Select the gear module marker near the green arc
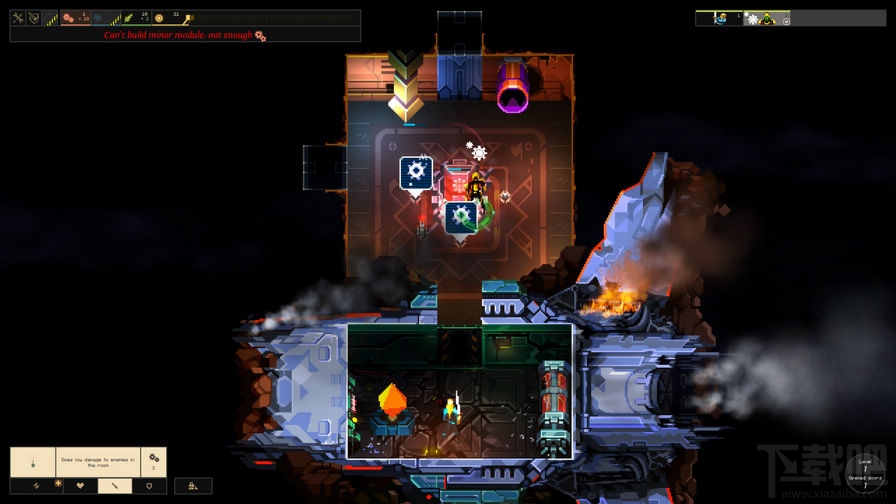This screenshot has height=504, width=896. [460, 216]
